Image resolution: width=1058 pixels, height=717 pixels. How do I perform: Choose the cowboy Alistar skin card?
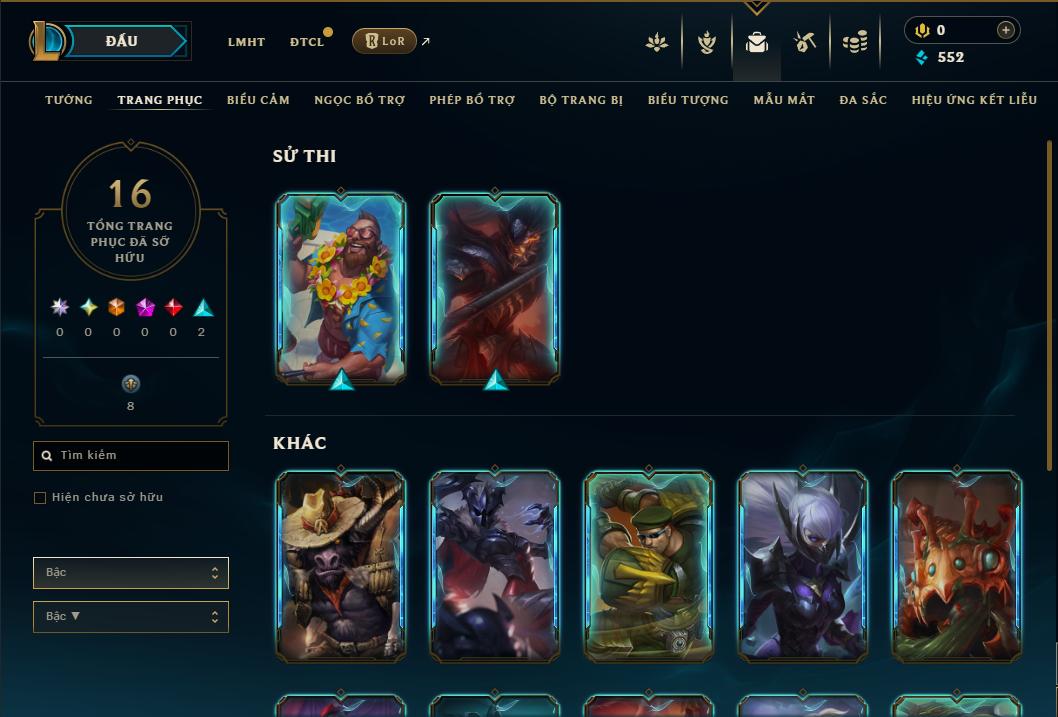coord(341,566)
